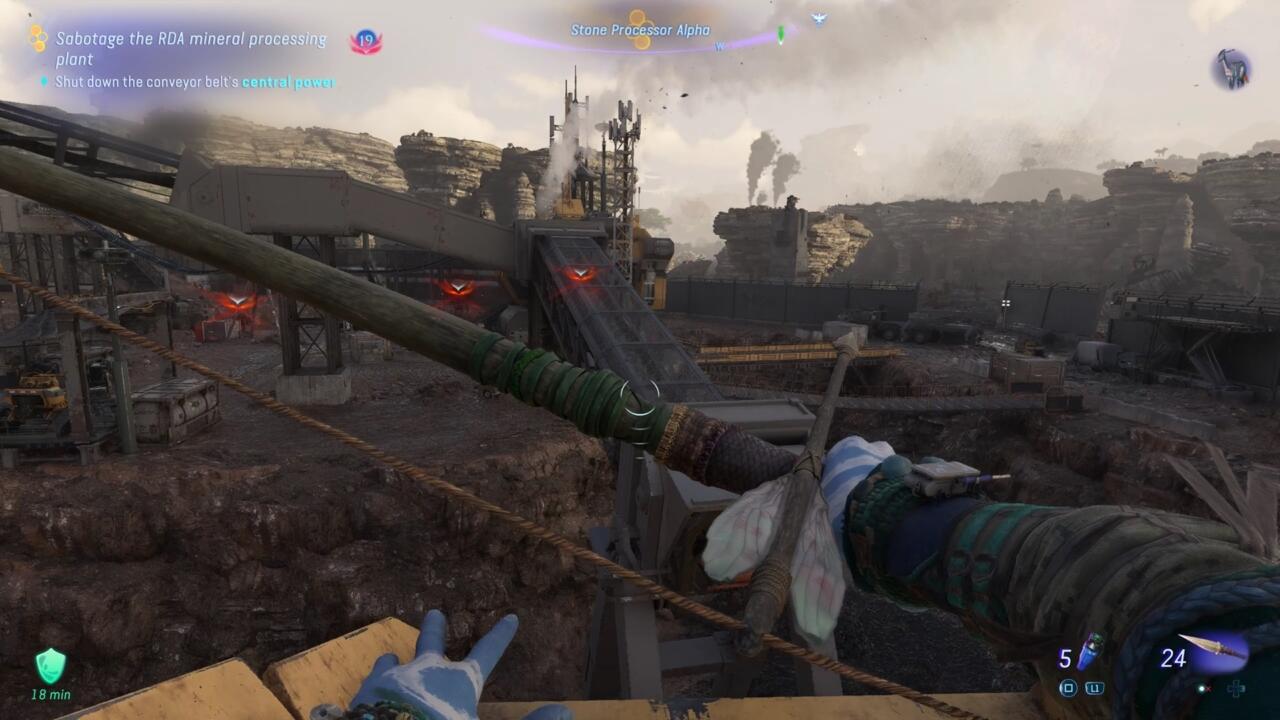Select the level 19 quest difficulty badge
This screenshot has width=1280, height=720.
pyautogui.click(x=365, y=42)
